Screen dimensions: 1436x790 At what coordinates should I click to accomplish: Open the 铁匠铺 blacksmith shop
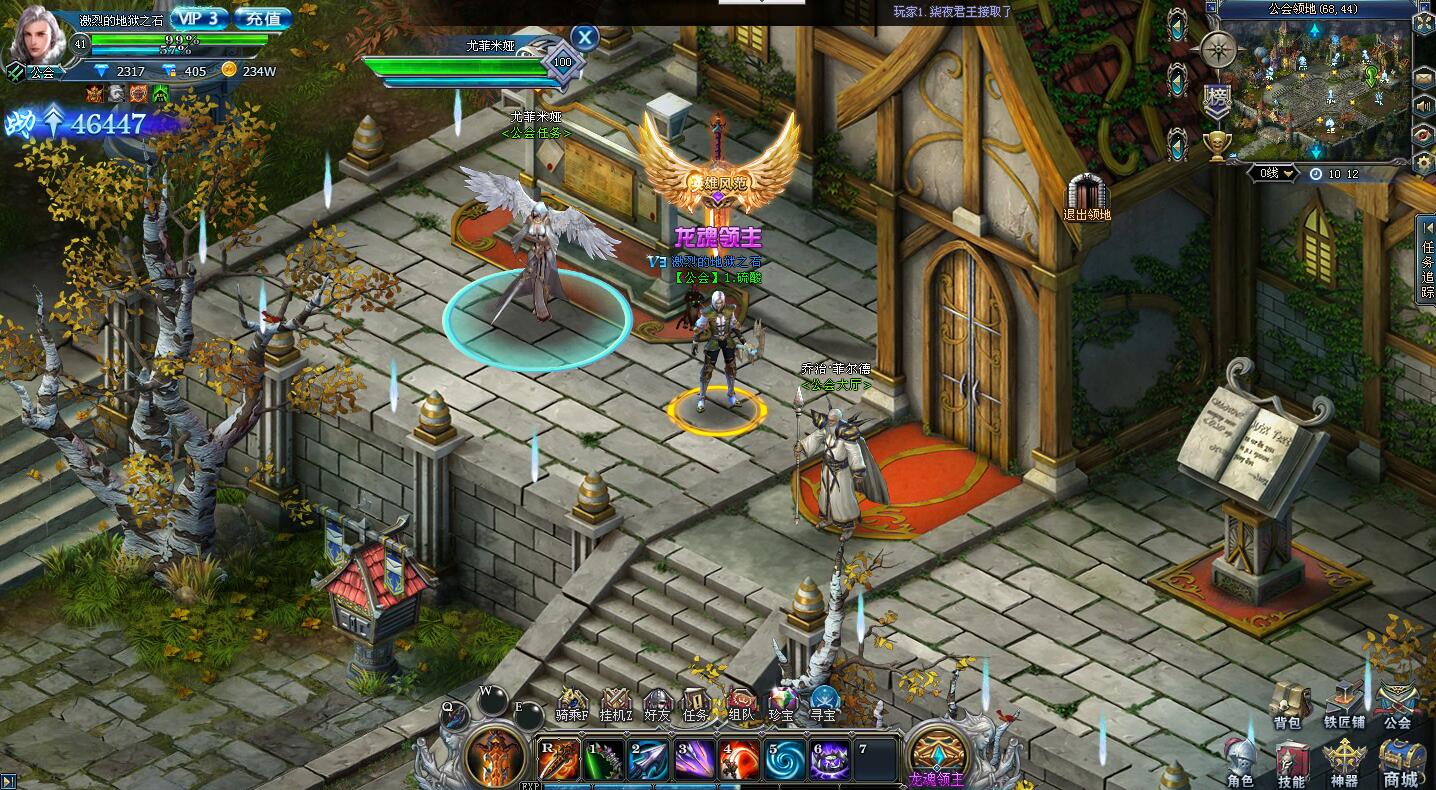tap(1343, 704)
